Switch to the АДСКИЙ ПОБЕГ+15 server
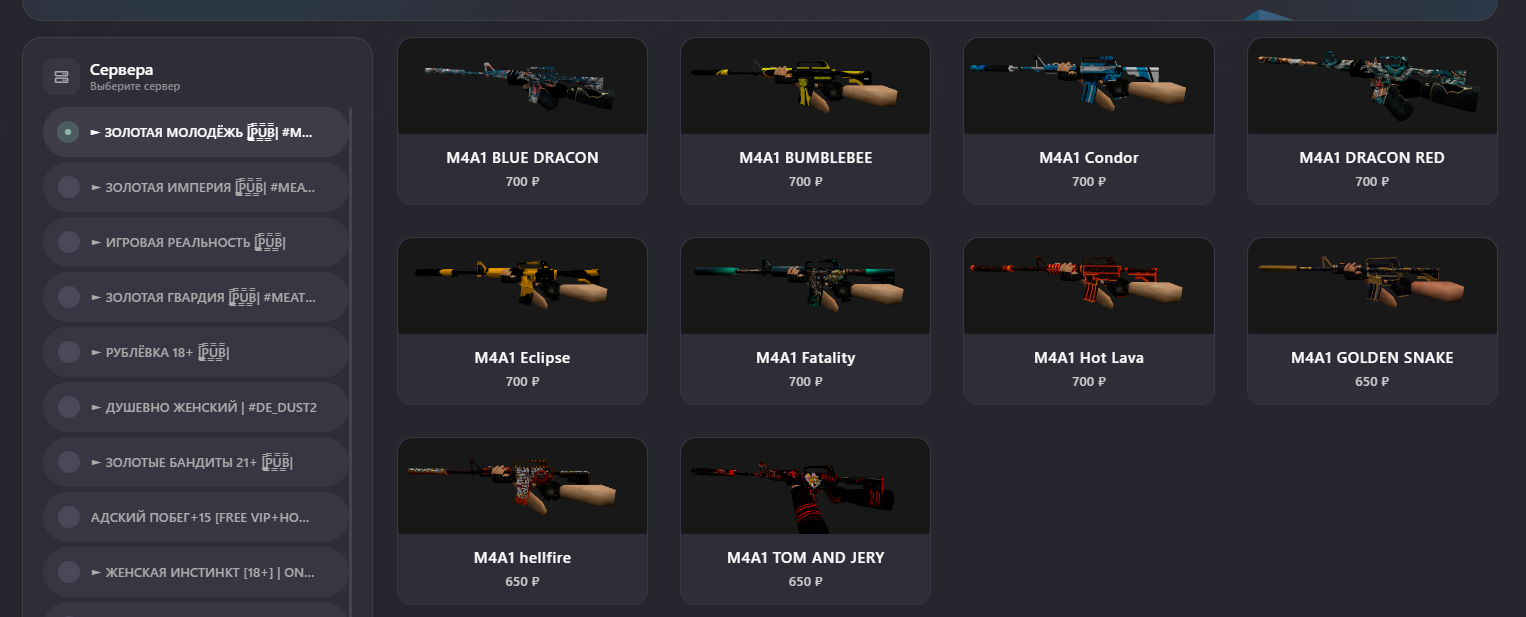1526x617 pixels. (196, 517)
